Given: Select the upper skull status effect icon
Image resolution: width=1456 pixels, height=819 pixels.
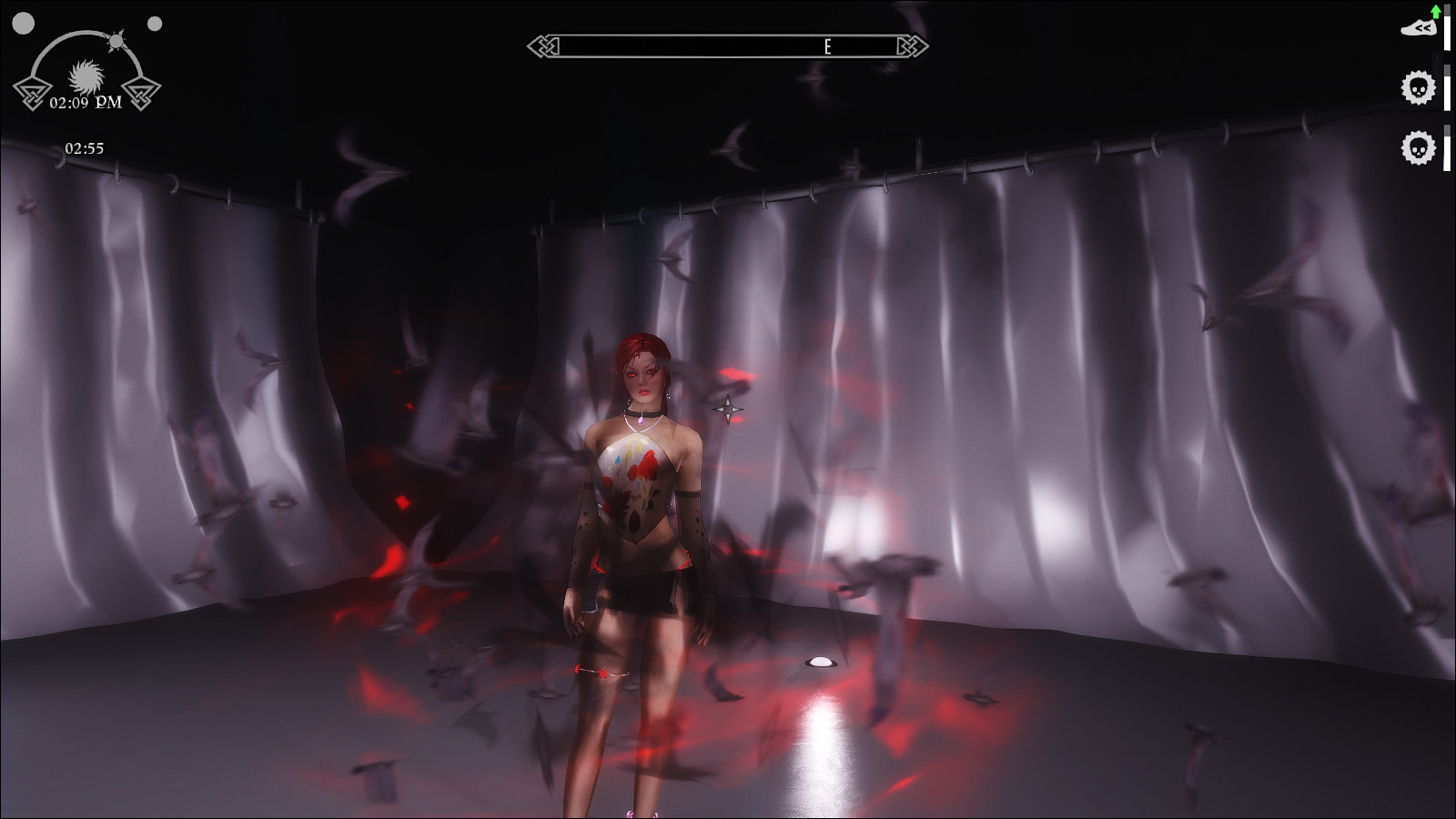Looking at the screenshot, I should coord(1418,88).
